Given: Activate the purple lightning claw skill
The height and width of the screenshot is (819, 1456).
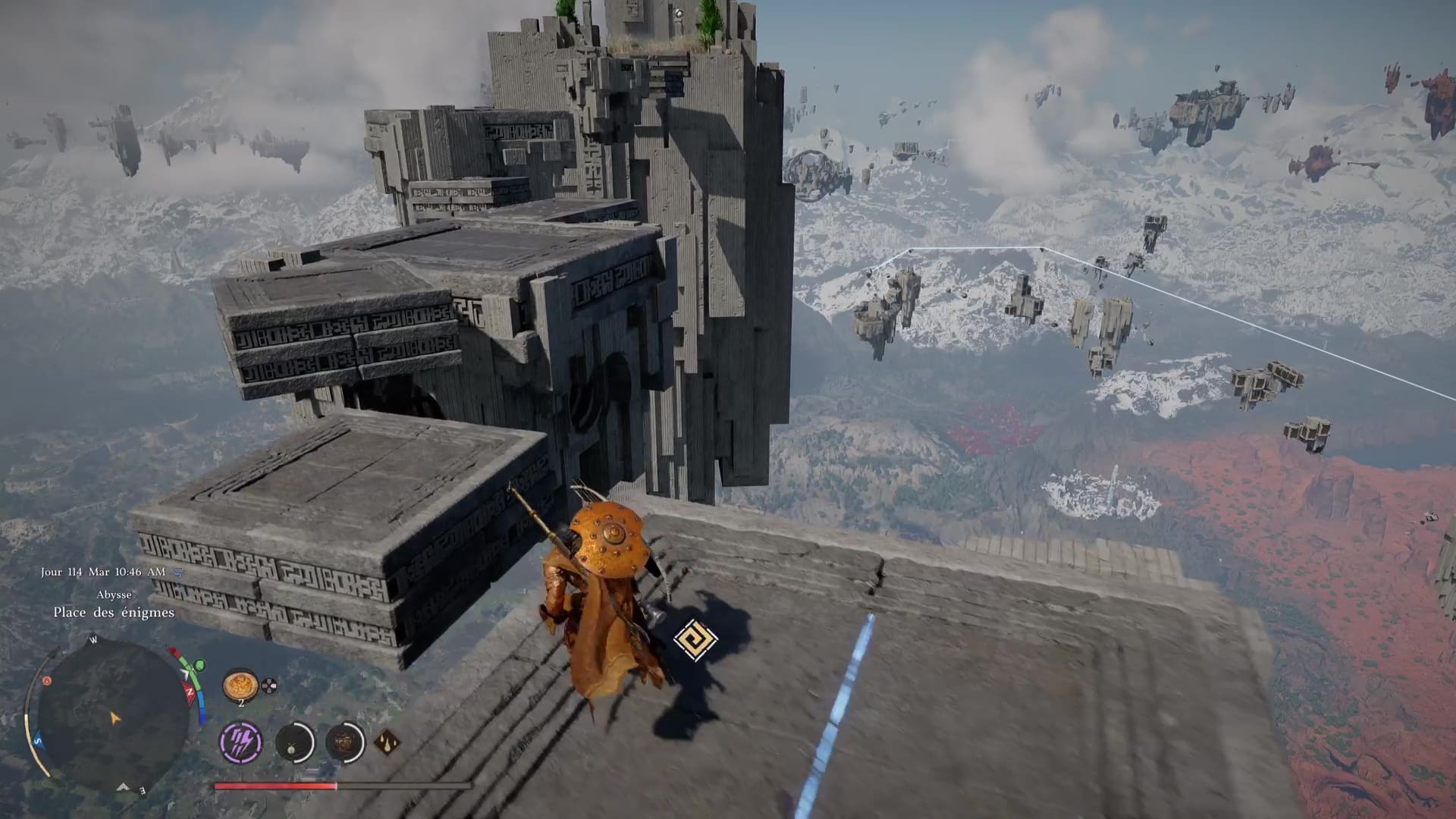Looking at the screenshot, I should pos(241,742).
